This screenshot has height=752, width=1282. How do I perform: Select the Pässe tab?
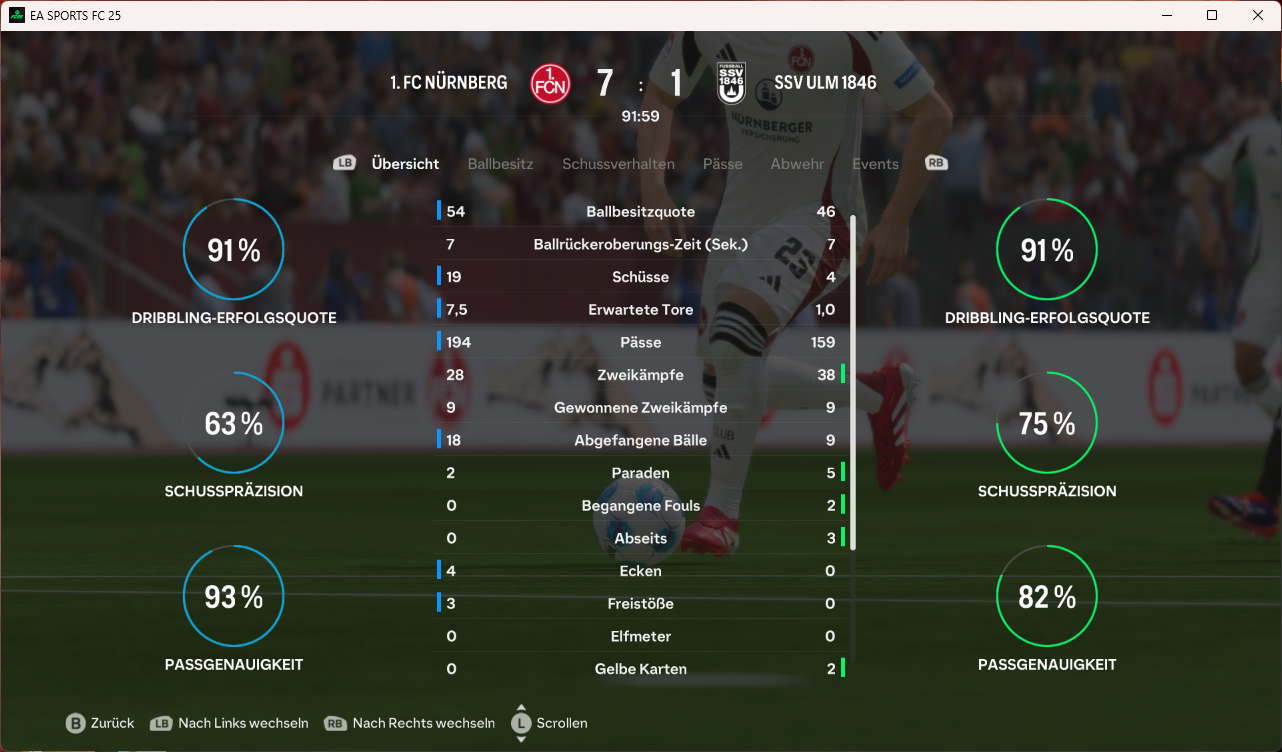[x=722, y=164]
